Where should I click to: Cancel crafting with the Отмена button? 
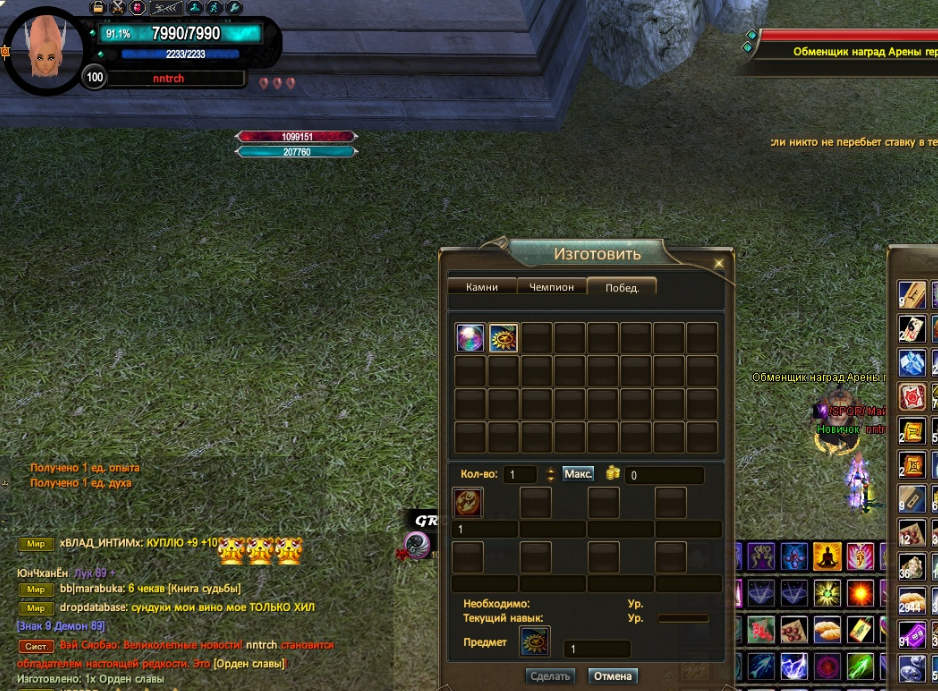613,676
